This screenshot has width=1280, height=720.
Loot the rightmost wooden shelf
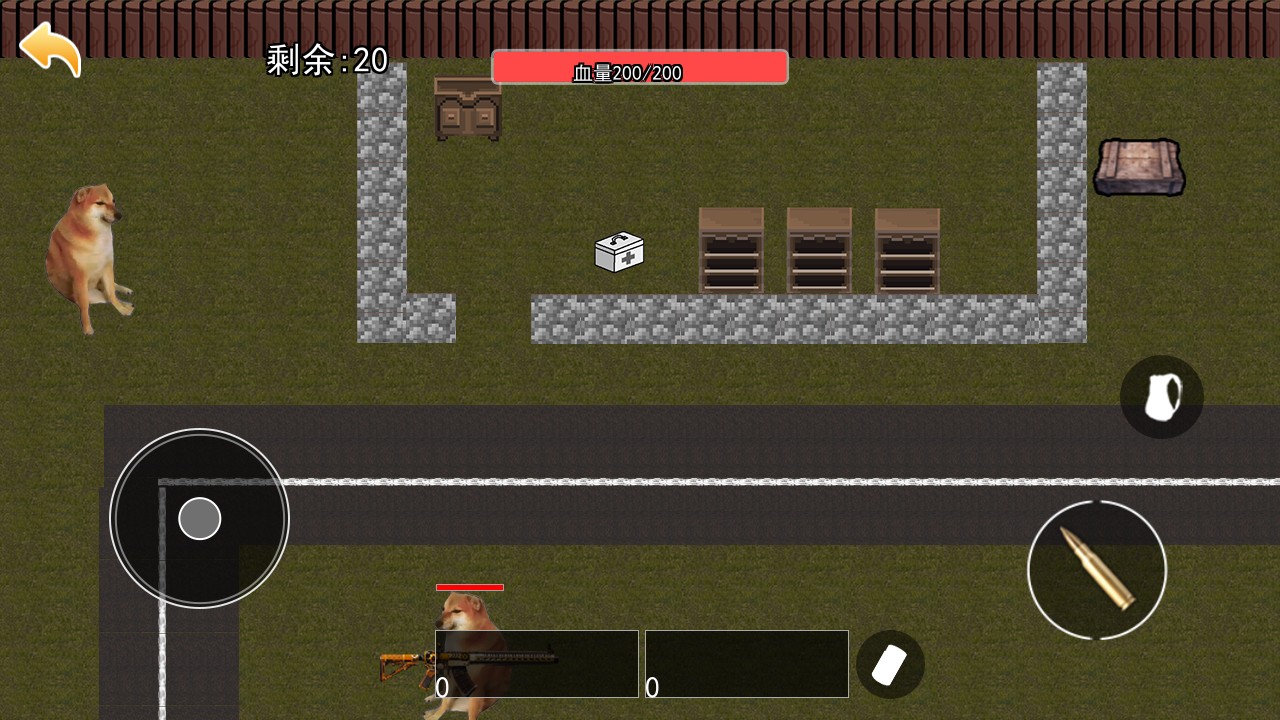906,250
